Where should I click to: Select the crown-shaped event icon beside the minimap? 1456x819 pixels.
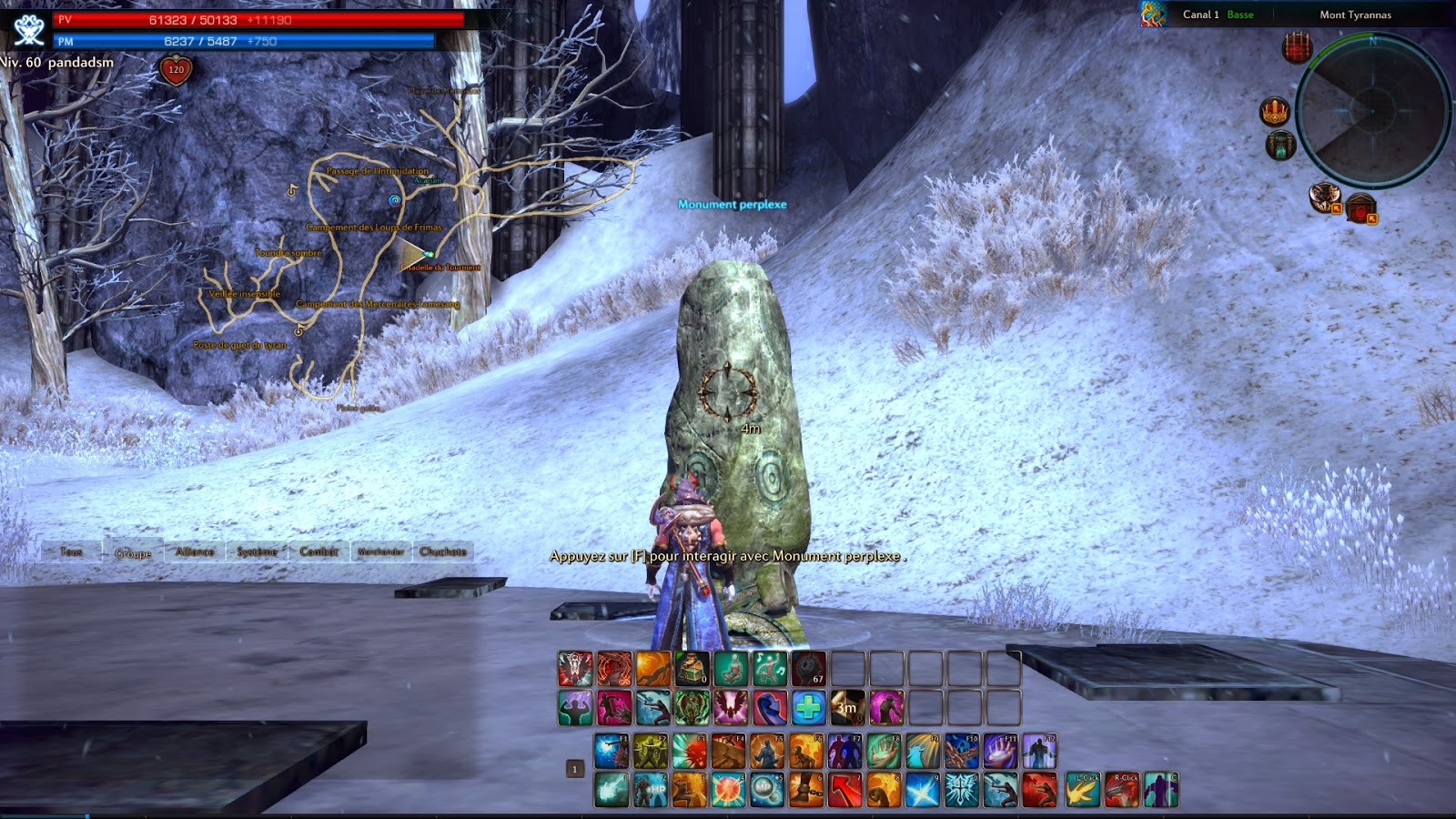(1274, 111)
